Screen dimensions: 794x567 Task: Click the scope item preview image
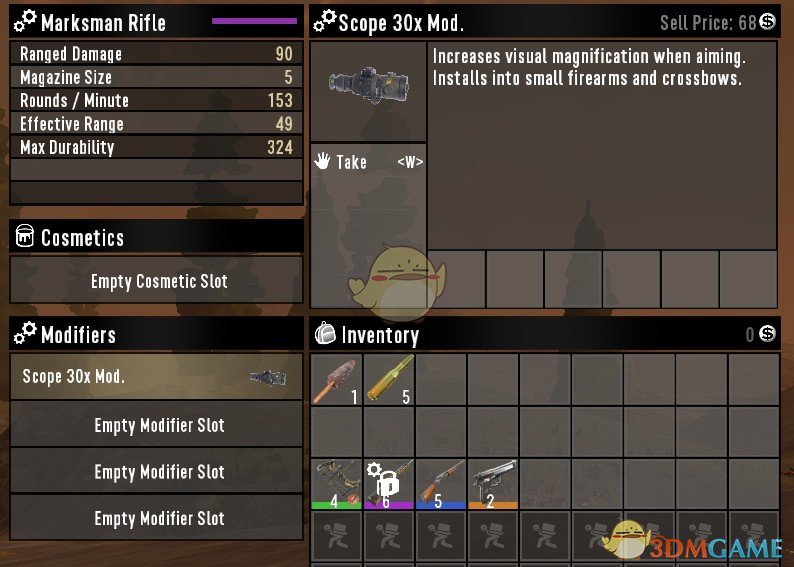pyautogui.click(x=368, y=90)
